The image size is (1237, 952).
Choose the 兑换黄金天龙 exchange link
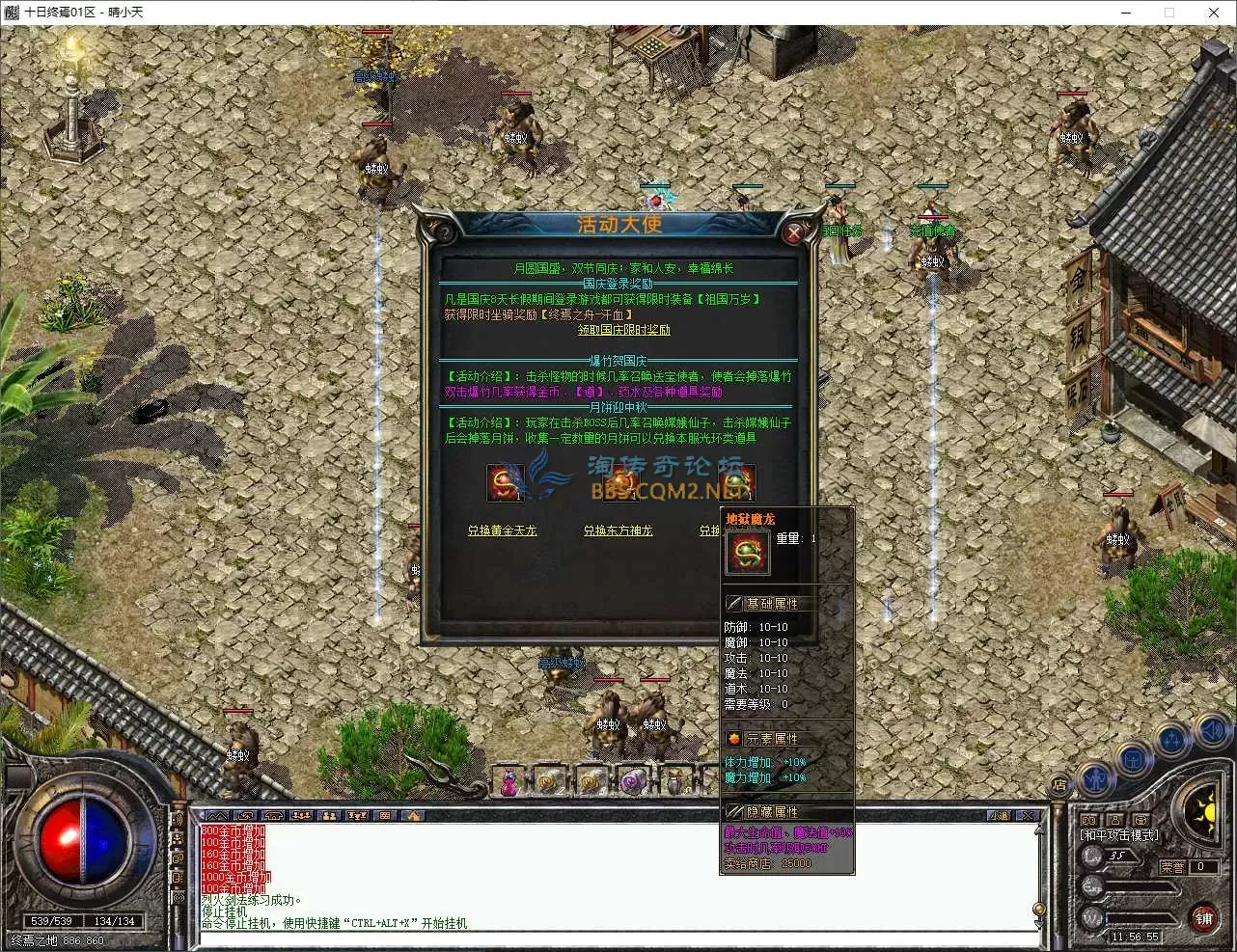(502, 530)
